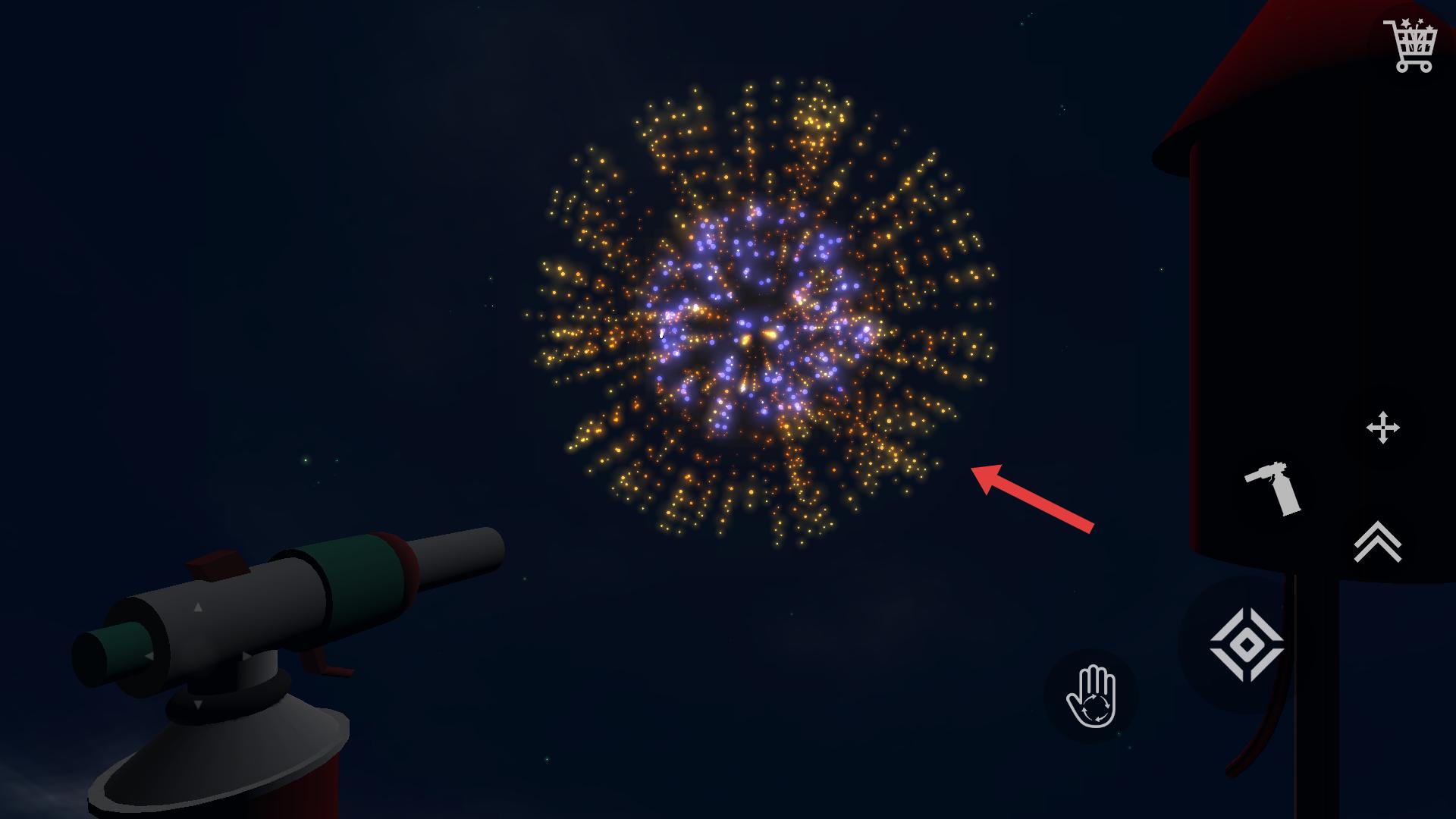Click the down triangle to lower the cannon
This screenshot has width=1456, height=819.
tap(198, 704)
